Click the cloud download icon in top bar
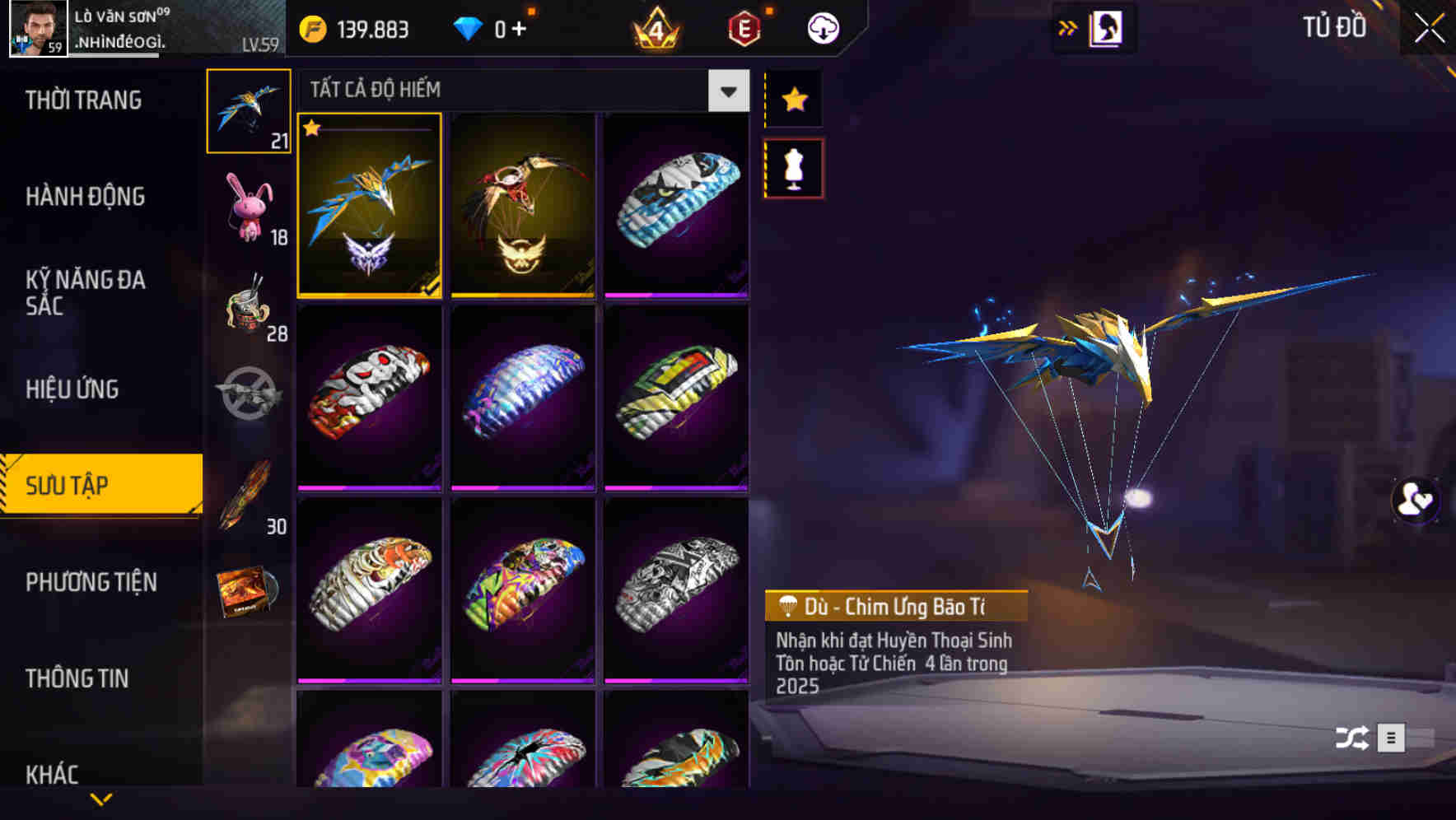This screenshot has width=1456, height=820. click(821, 27)
